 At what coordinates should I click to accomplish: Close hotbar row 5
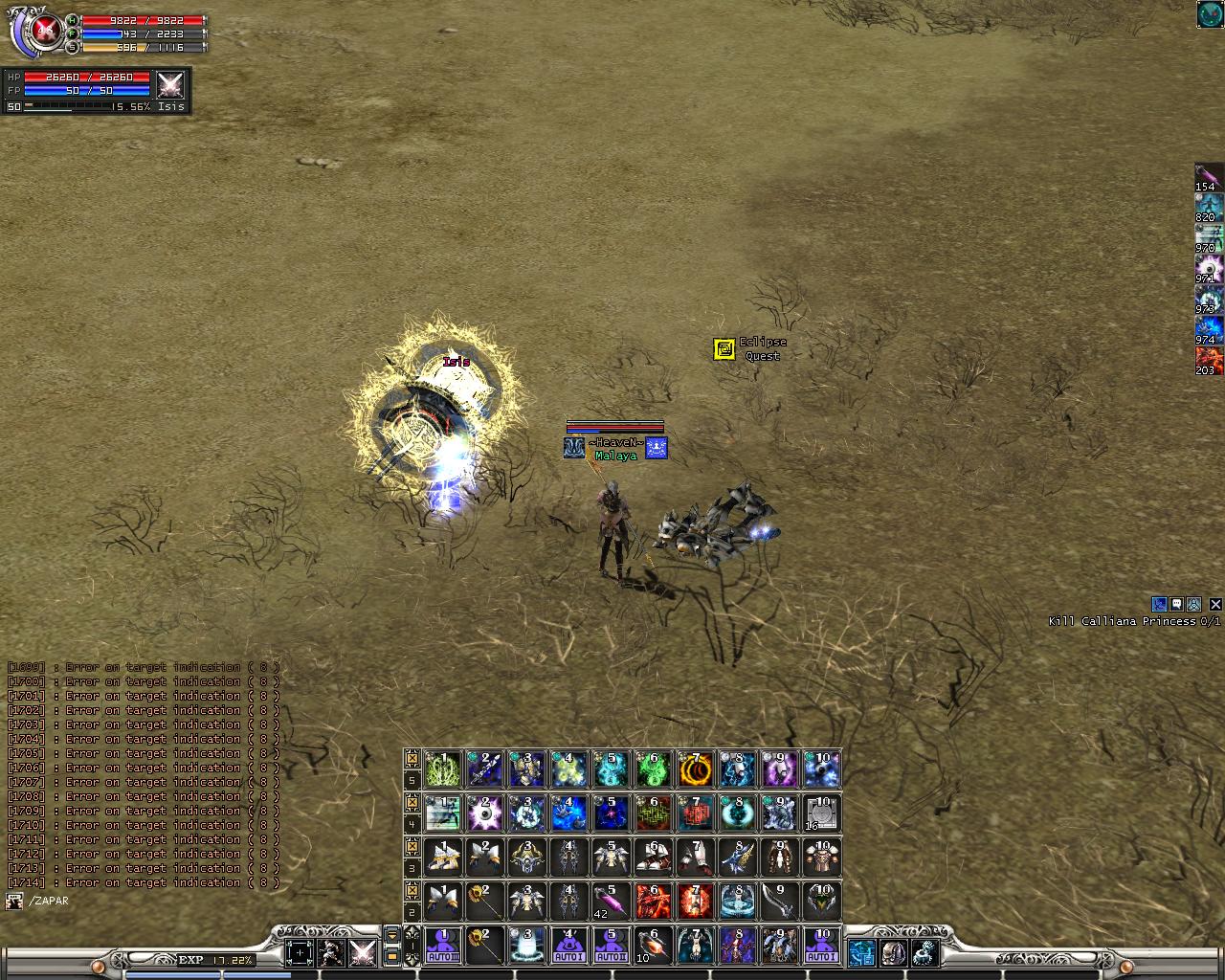tap(412, 758)
